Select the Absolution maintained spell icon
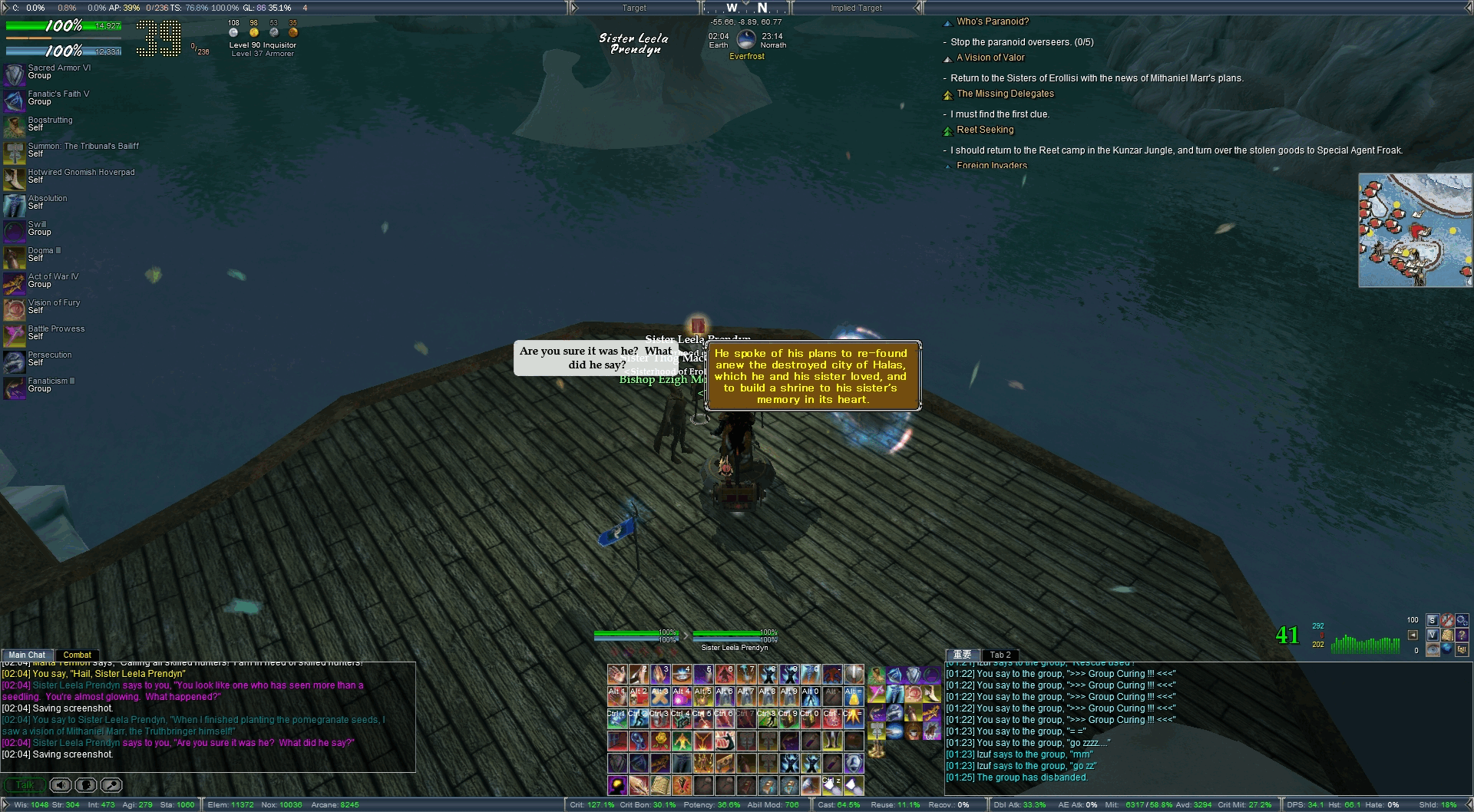This screenshot has width=1474, height=812. coord(15,205)
